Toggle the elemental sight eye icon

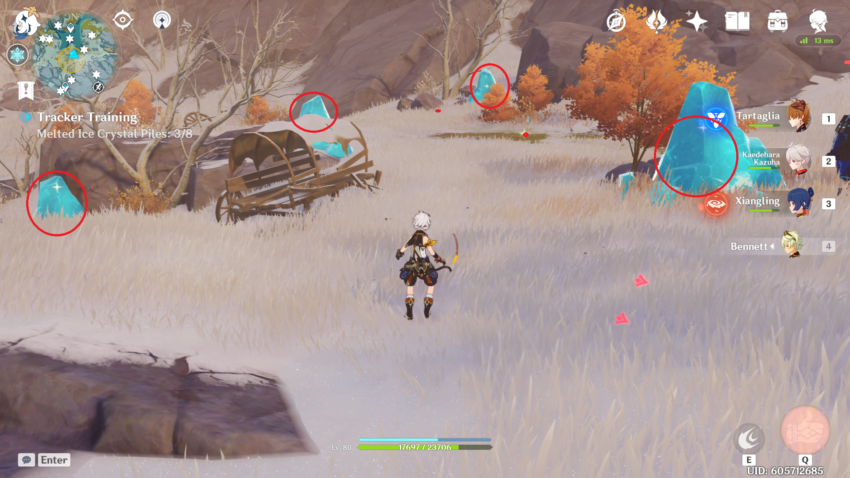(123, 19)
